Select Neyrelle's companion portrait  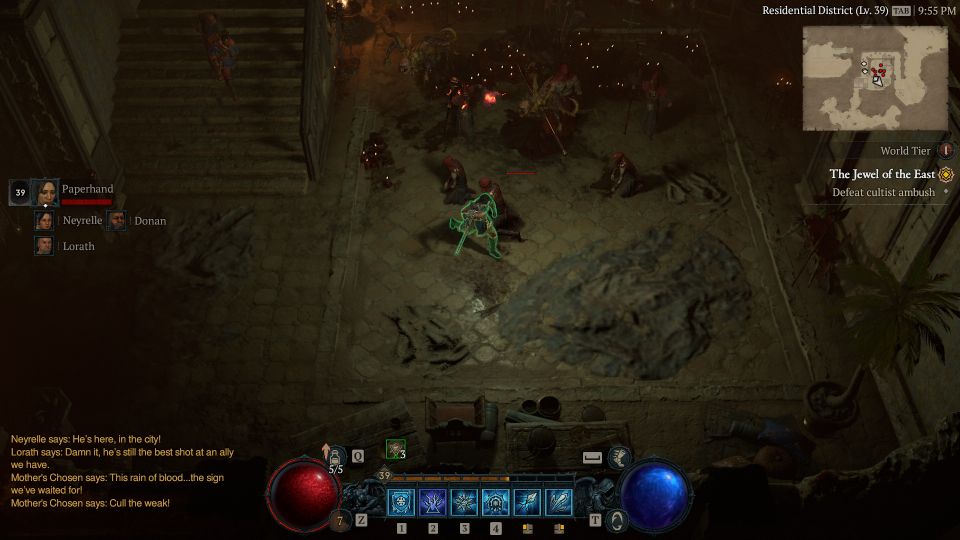pos(44,221)
